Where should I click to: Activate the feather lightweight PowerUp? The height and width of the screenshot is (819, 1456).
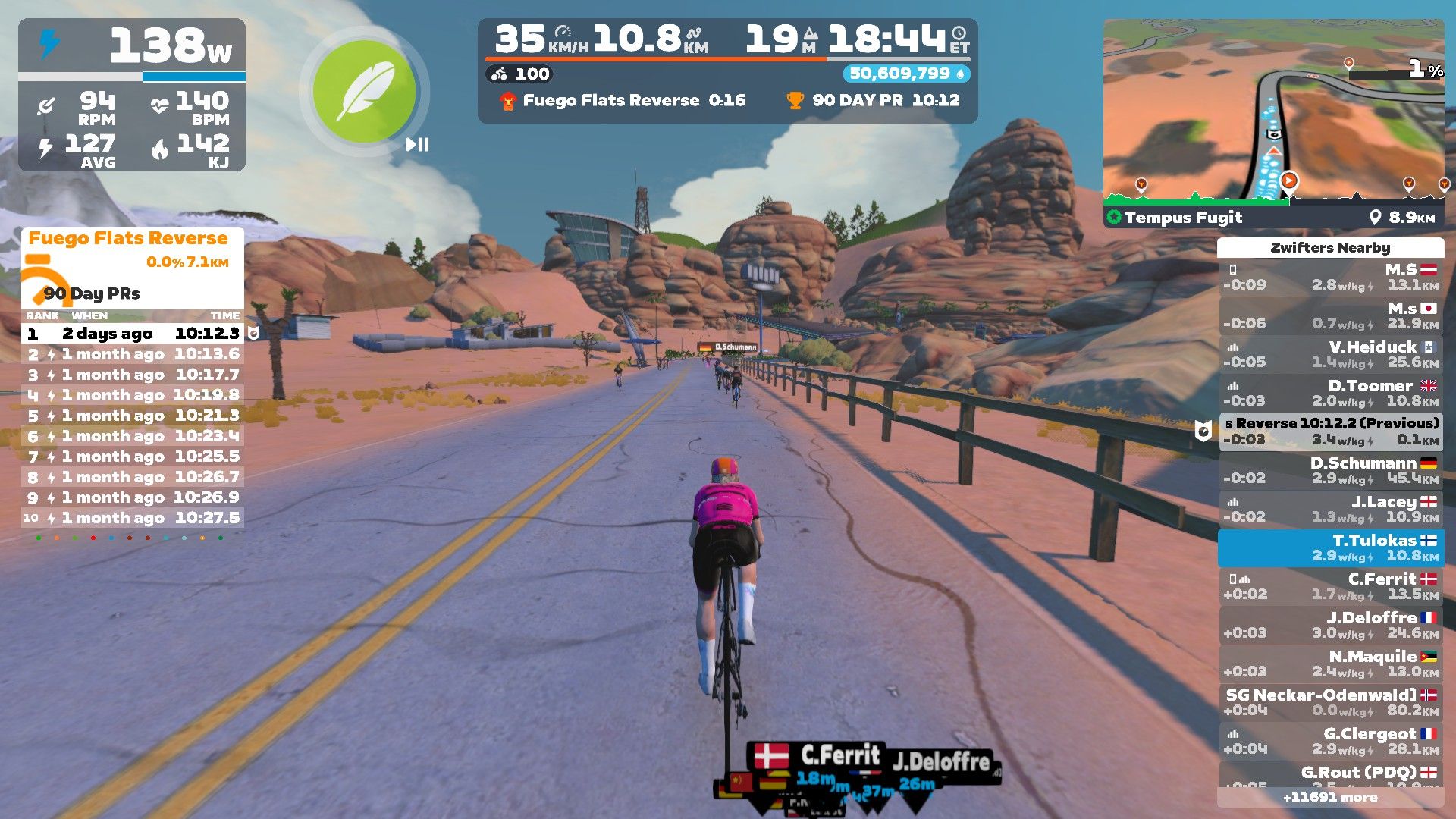pos(364,92)
